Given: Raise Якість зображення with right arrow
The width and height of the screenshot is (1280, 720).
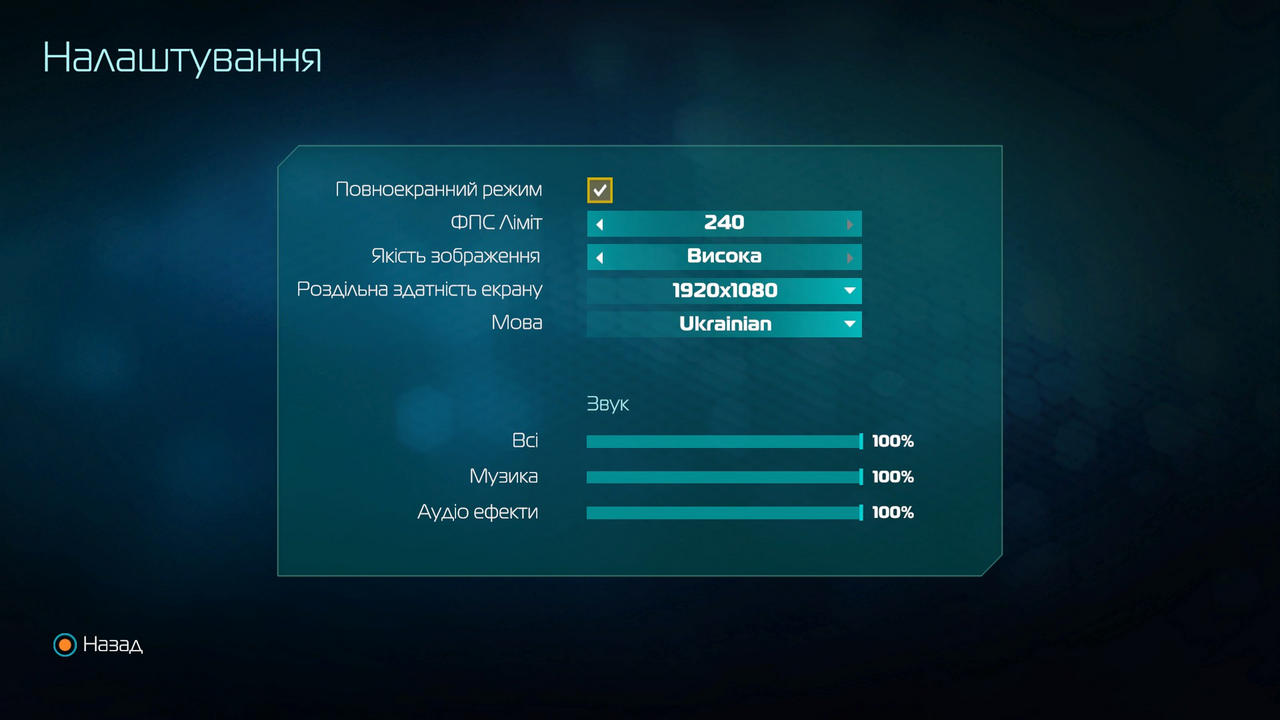Looking at the screenshot, I should [850, 258].
